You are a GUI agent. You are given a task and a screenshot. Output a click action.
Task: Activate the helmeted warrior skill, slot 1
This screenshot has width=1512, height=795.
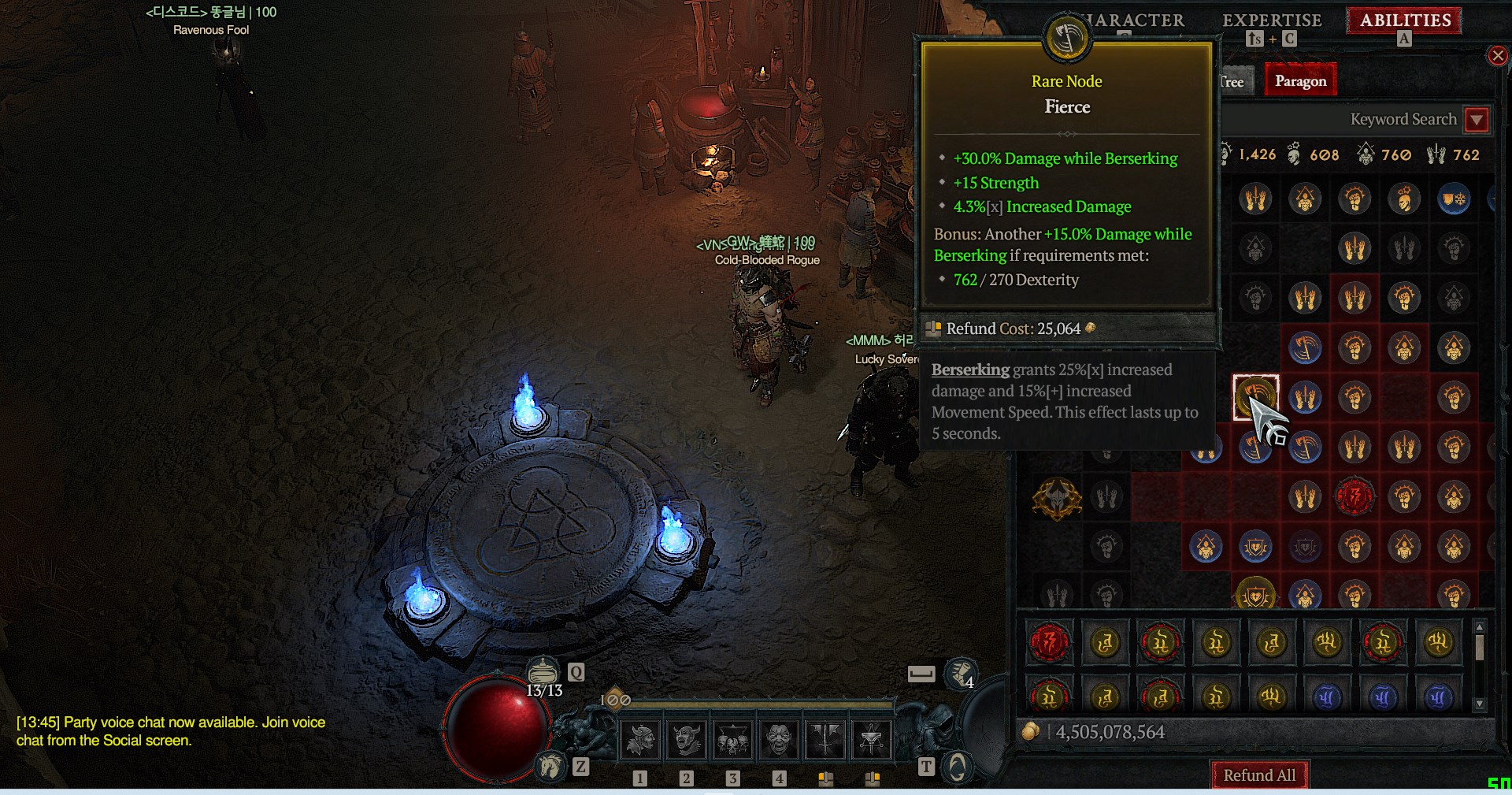[640, 739]
